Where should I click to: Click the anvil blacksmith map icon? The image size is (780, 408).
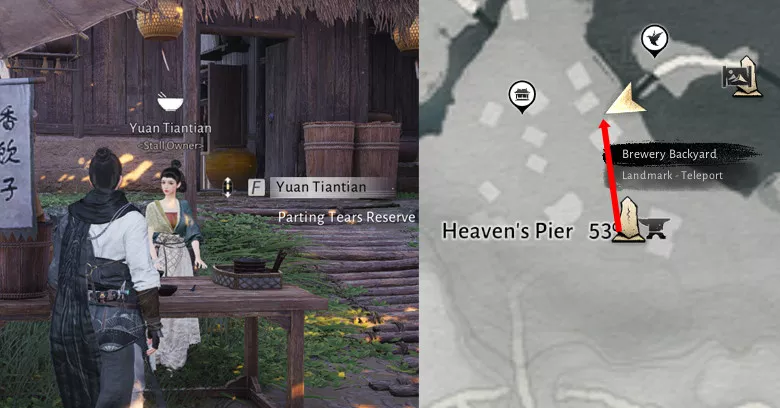(656, 230)
